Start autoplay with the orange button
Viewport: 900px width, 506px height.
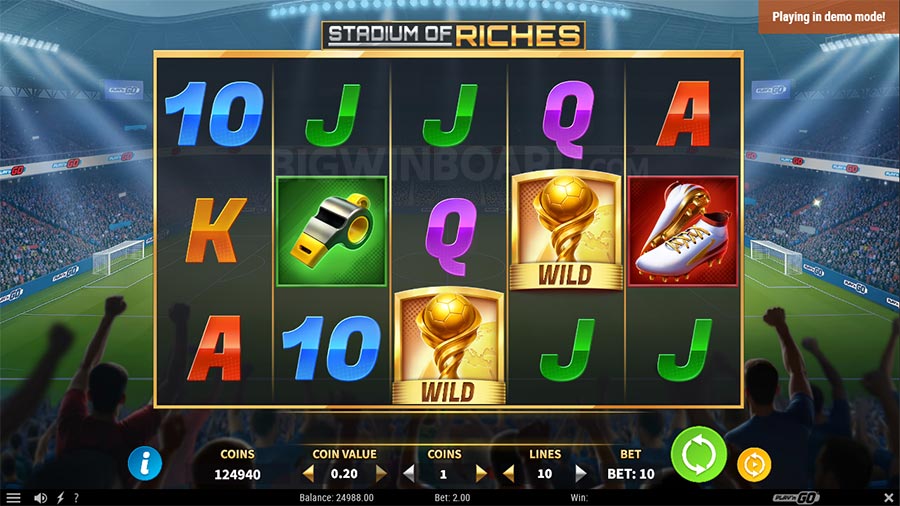[753, 464]
